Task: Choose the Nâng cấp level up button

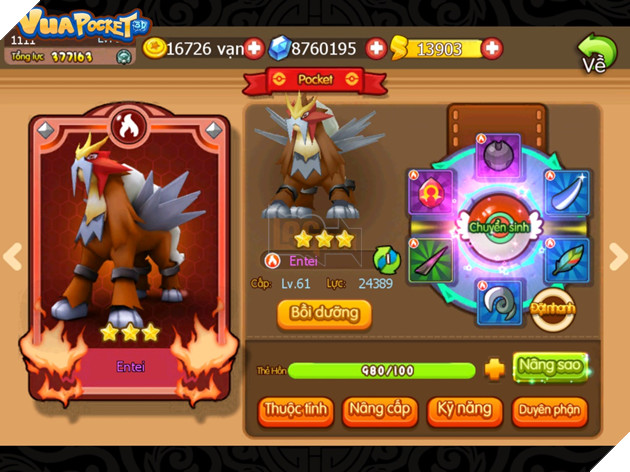Action: pos(380,410)
